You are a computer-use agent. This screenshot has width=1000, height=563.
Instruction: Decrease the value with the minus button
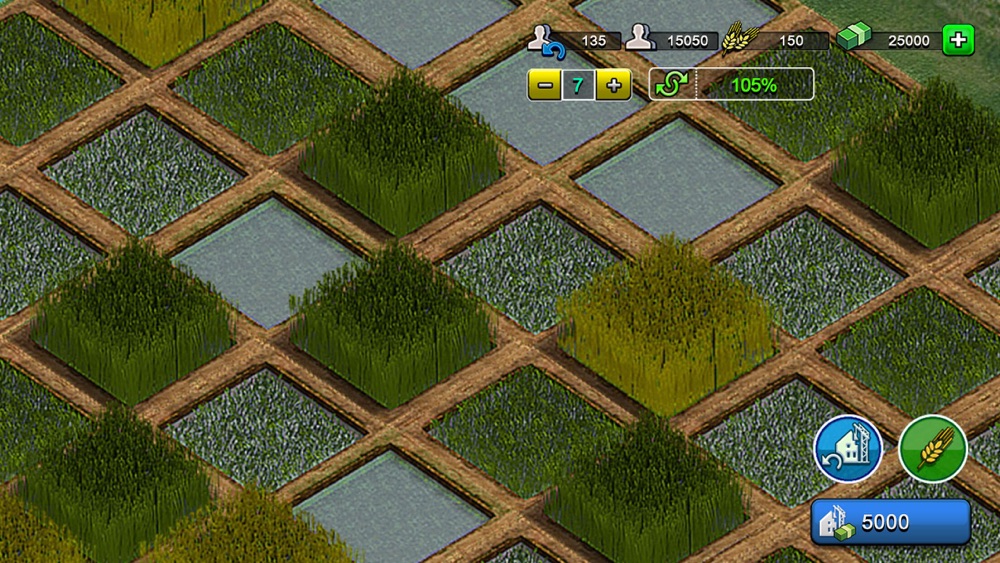click(543, 85)
